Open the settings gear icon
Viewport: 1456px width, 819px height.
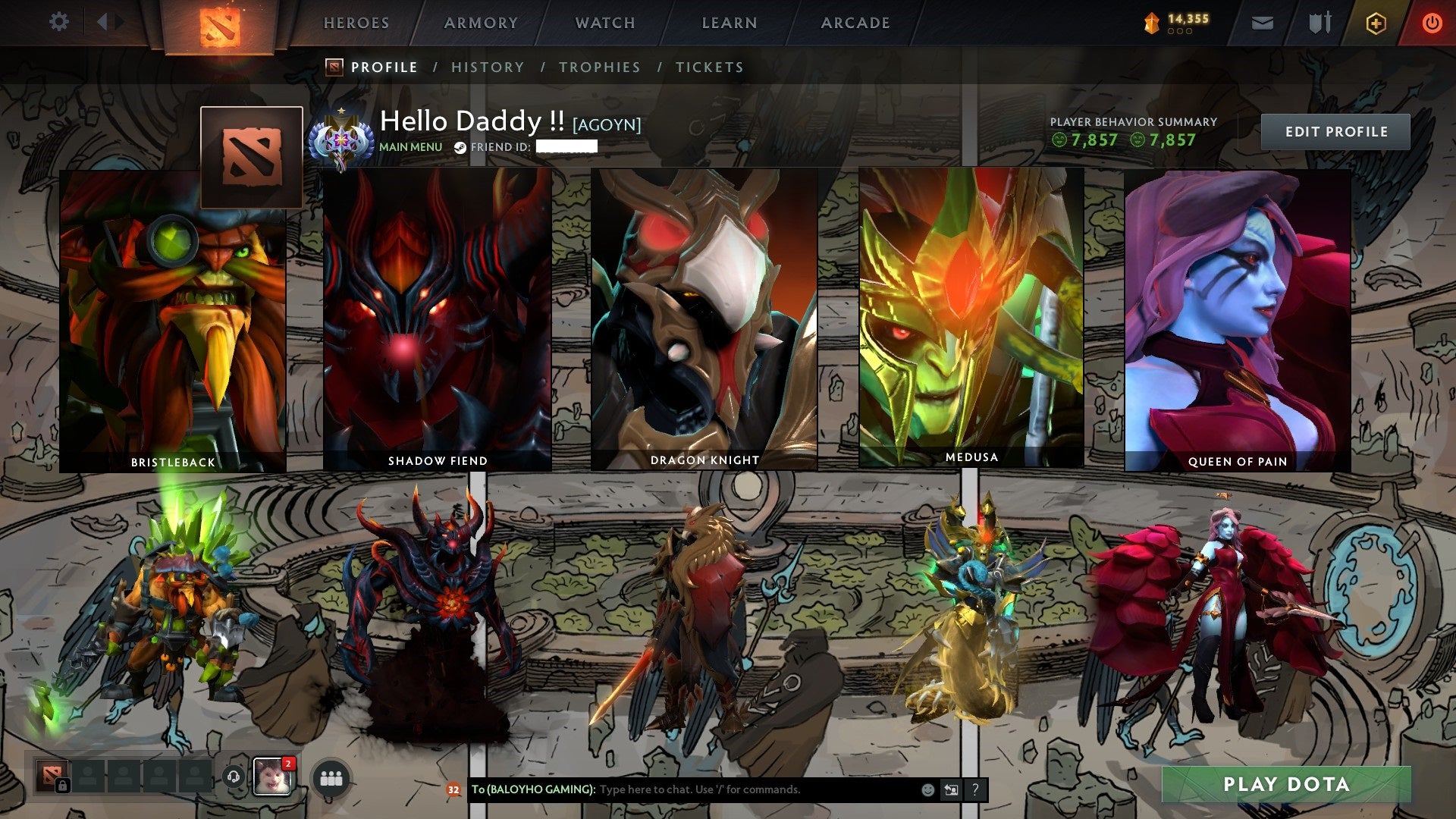coord(58,22)
